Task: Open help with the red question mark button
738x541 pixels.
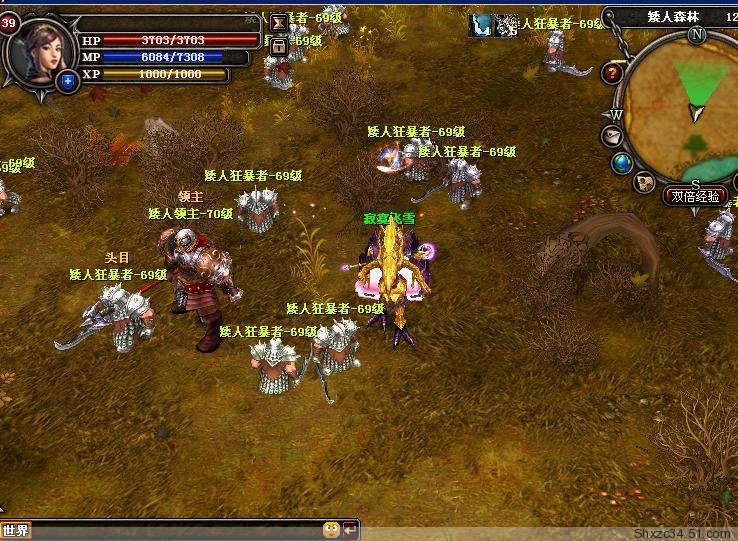Action: (613, 73)
